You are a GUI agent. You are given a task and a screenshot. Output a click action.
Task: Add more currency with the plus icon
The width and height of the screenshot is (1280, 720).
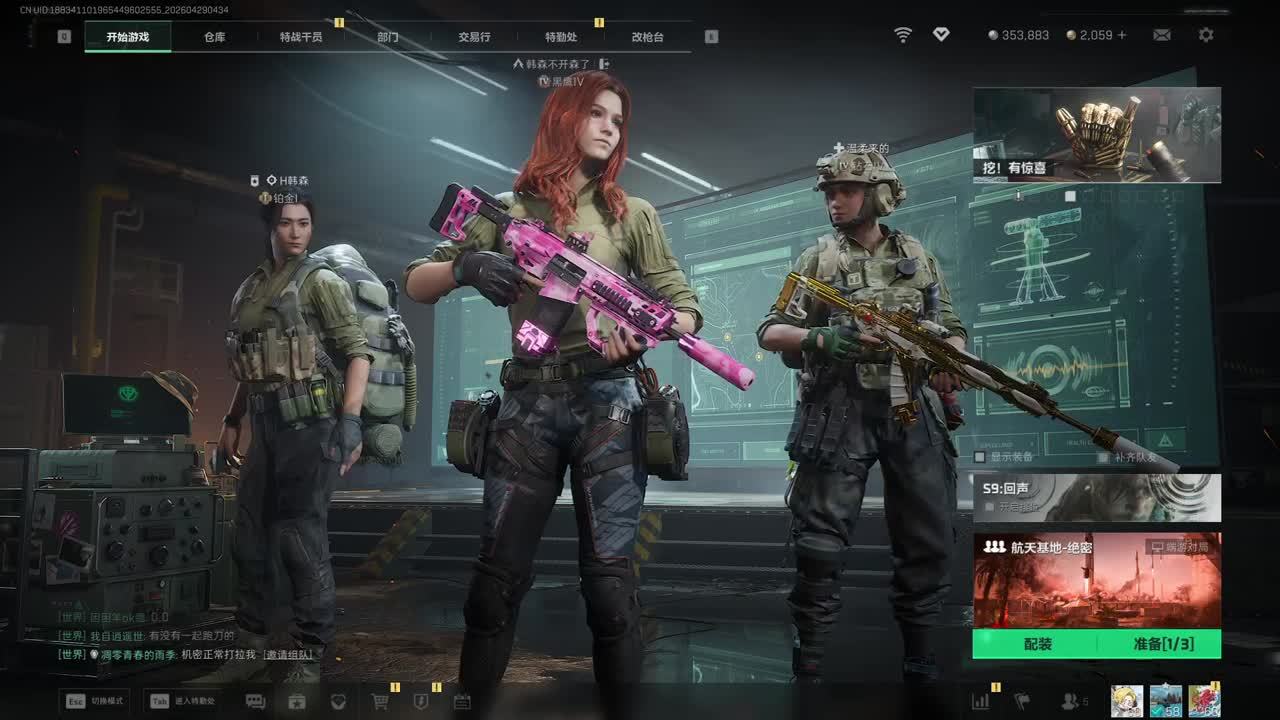coord(1122,35)
